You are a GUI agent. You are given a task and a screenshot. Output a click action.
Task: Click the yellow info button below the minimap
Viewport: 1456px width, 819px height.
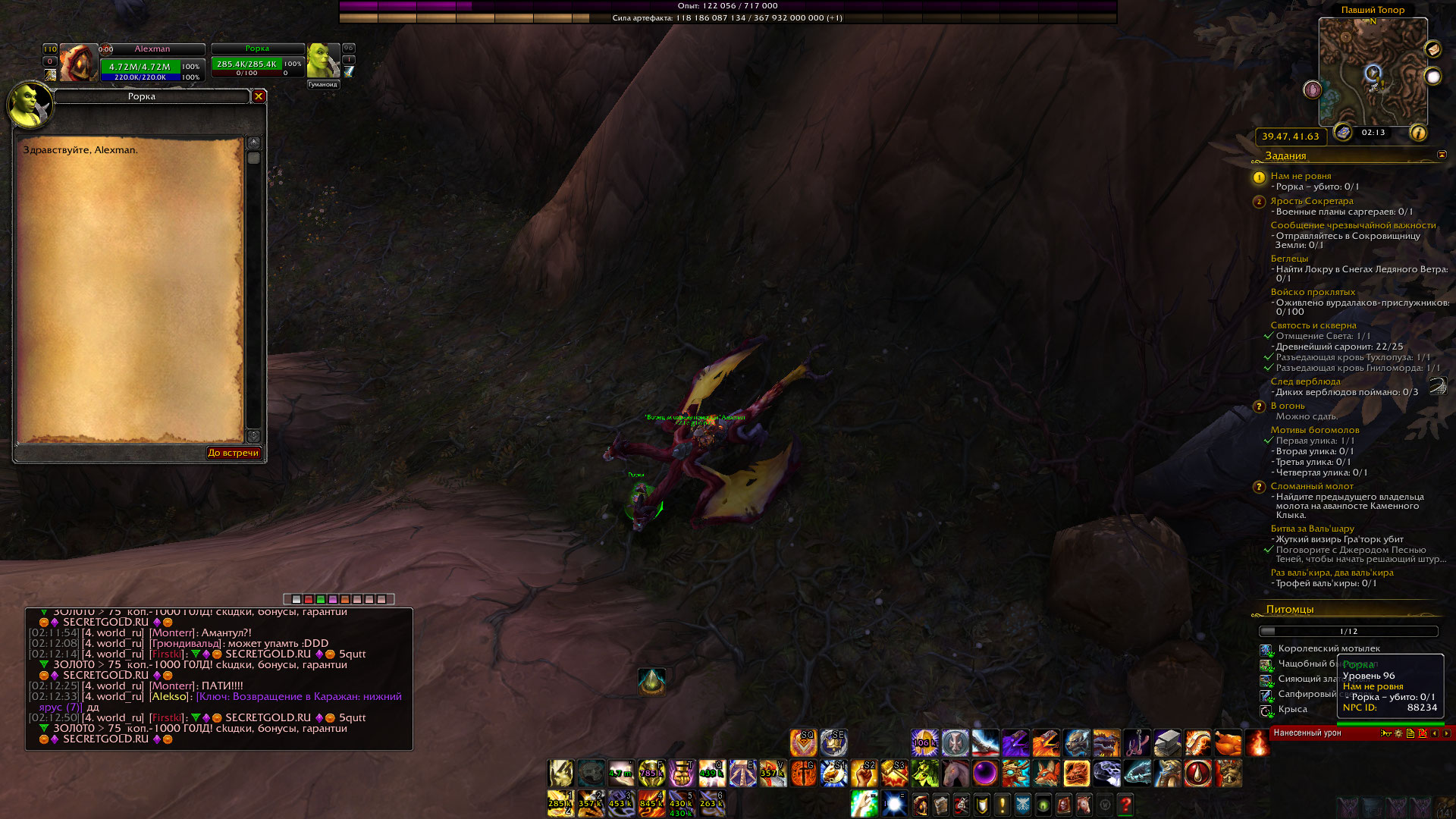pyautogui.click(x=1417, y=133)
